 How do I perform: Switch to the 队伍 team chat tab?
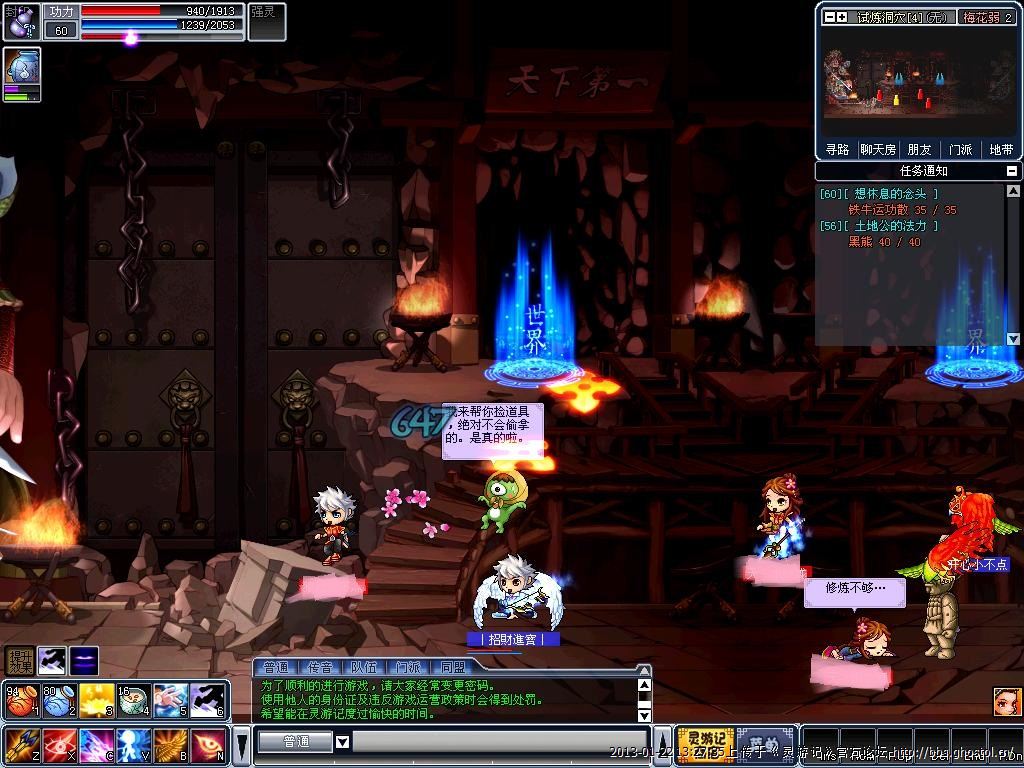[363, 667]
